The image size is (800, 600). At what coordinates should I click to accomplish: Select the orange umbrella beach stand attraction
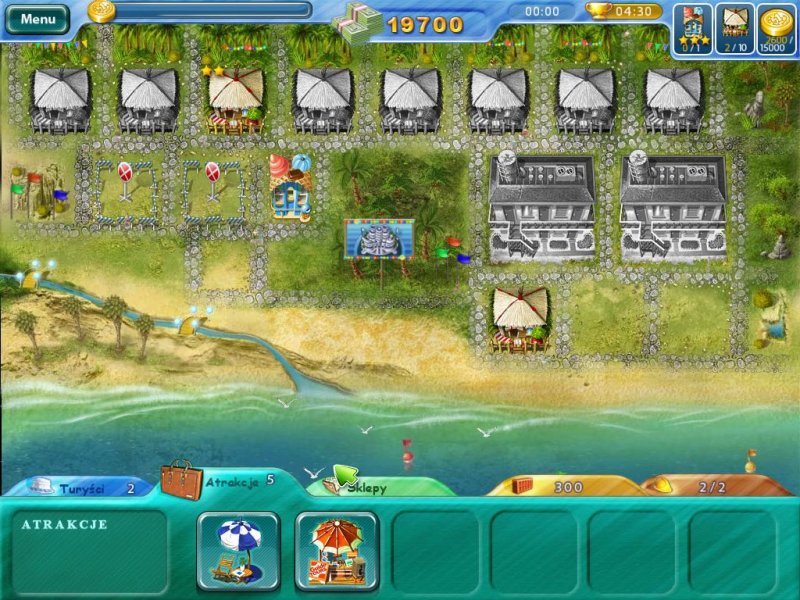(x=336, y=551)
